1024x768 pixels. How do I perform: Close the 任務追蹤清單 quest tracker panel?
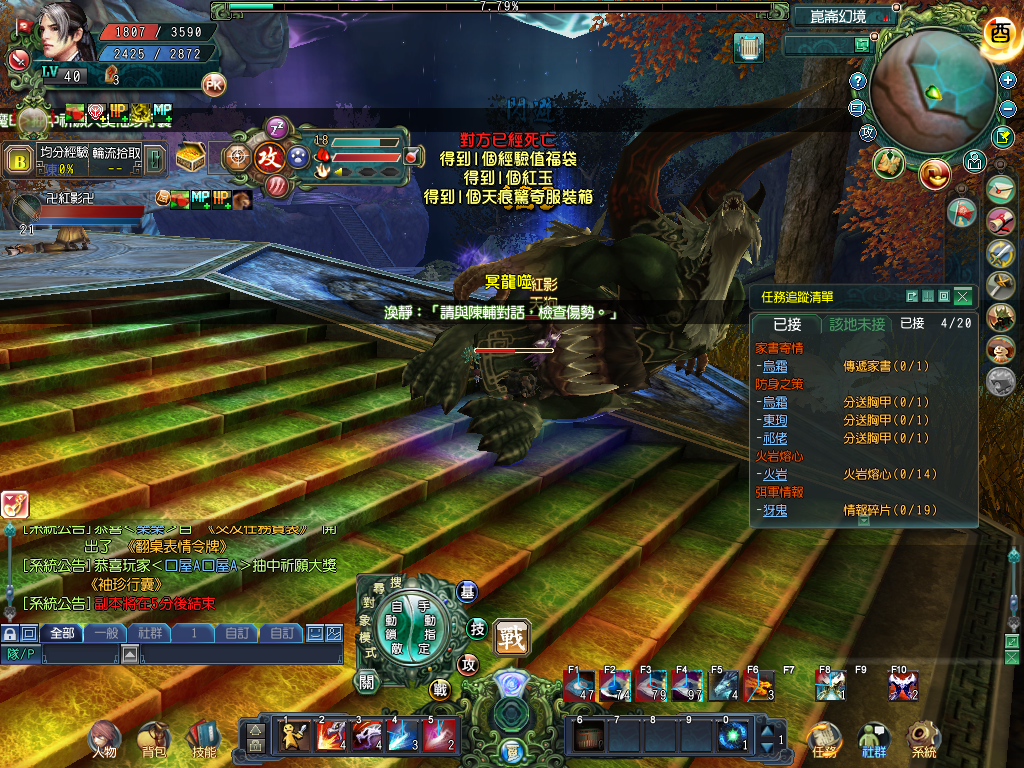coord(962,296)
